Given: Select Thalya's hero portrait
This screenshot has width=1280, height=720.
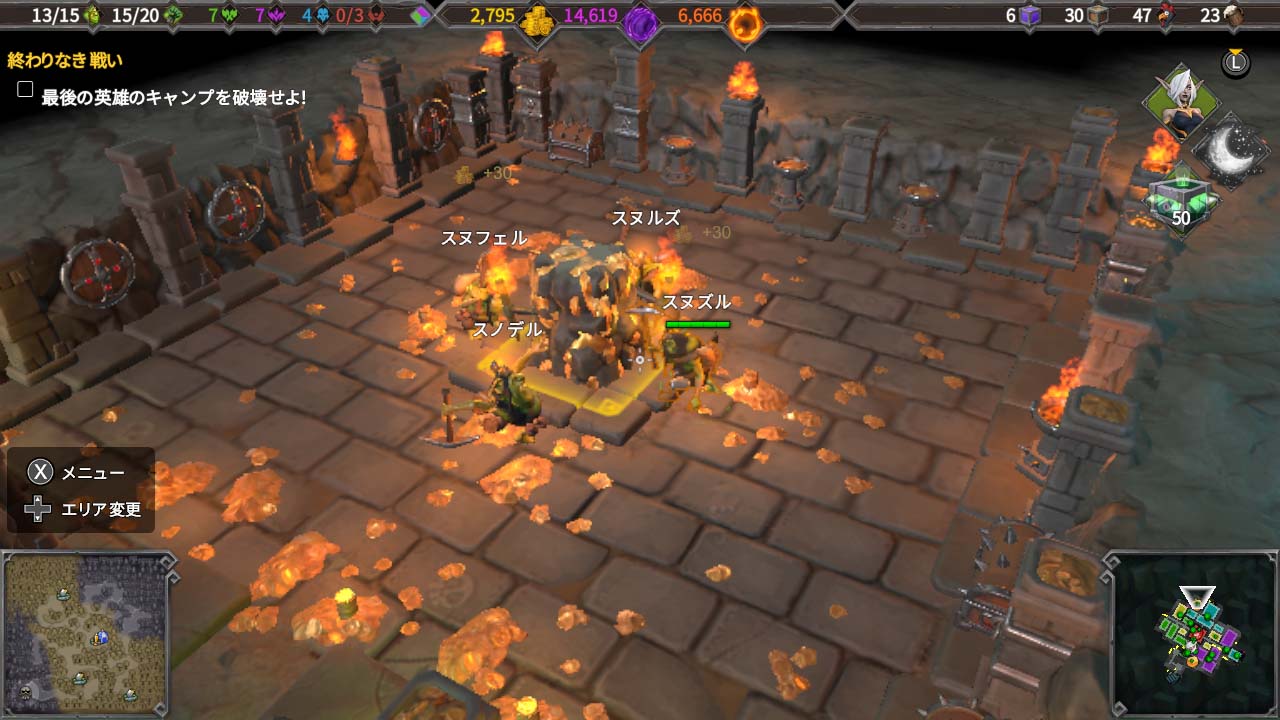Looking at the screenshot, I should [1181, 104].
